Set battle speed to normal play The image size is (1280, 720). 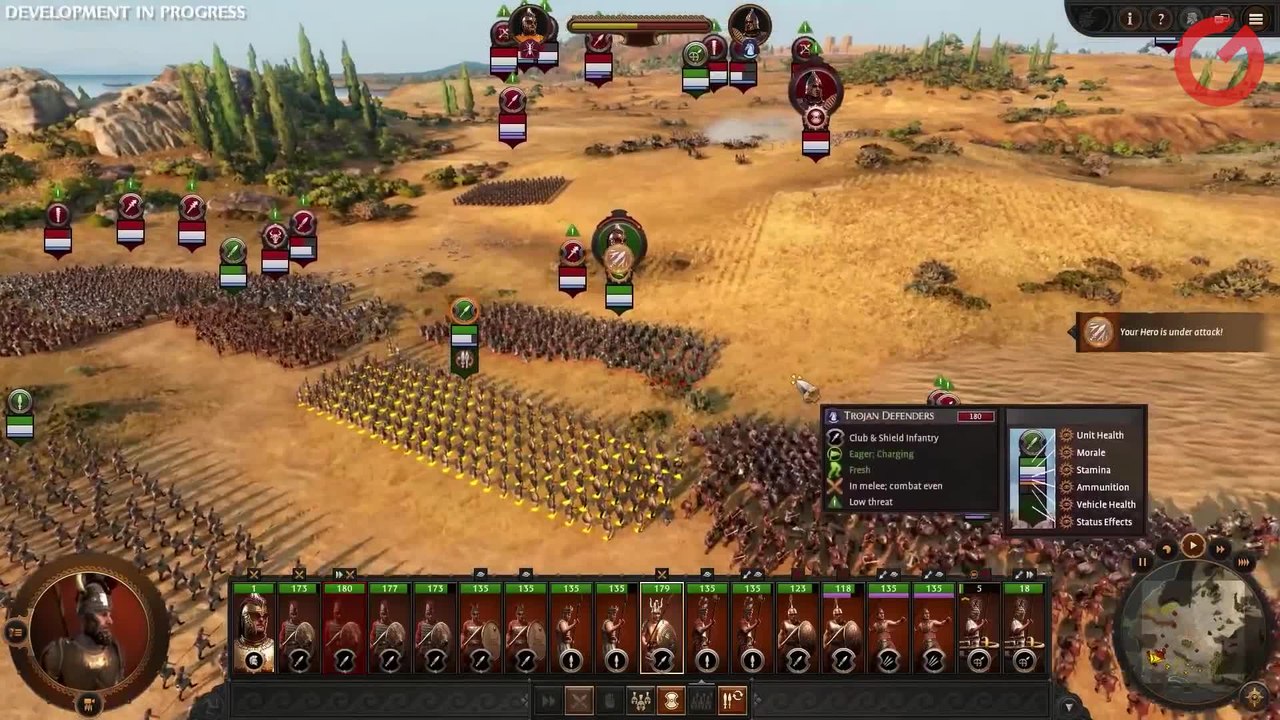click(x=1192, y=545)
